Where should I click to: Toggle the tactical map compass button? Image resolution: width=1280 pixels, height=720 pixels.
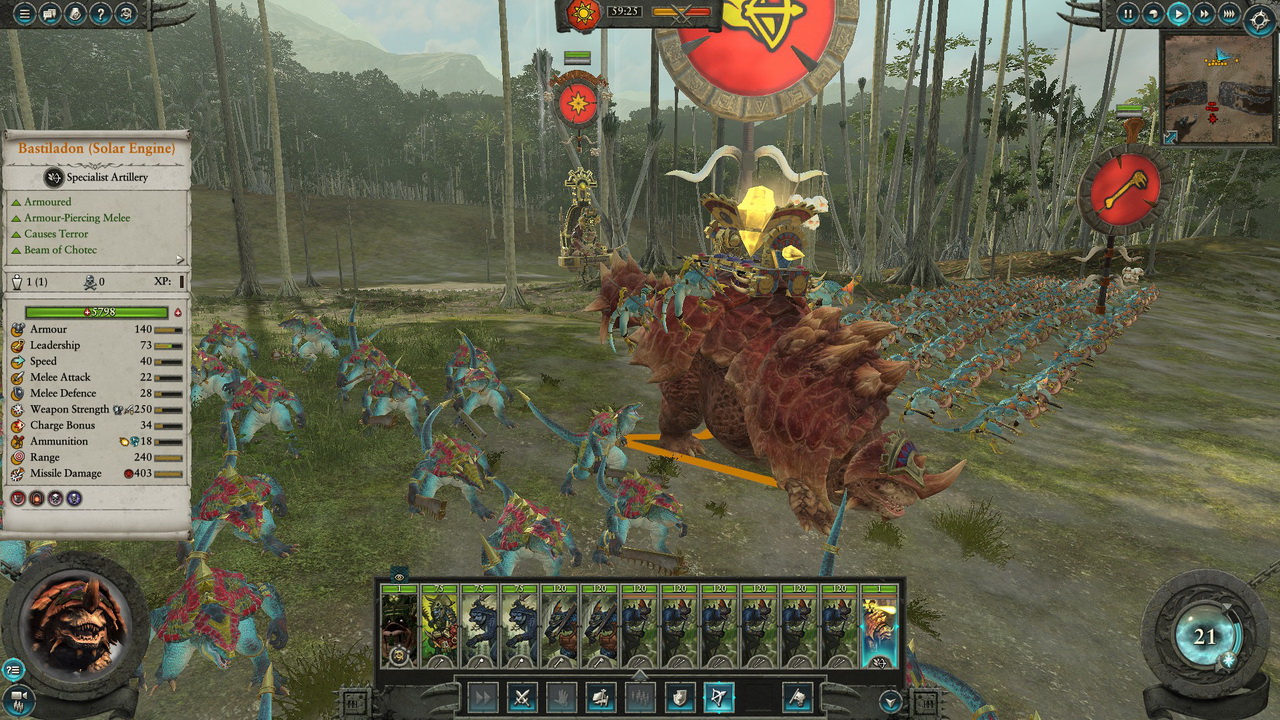pos(1260,20)
